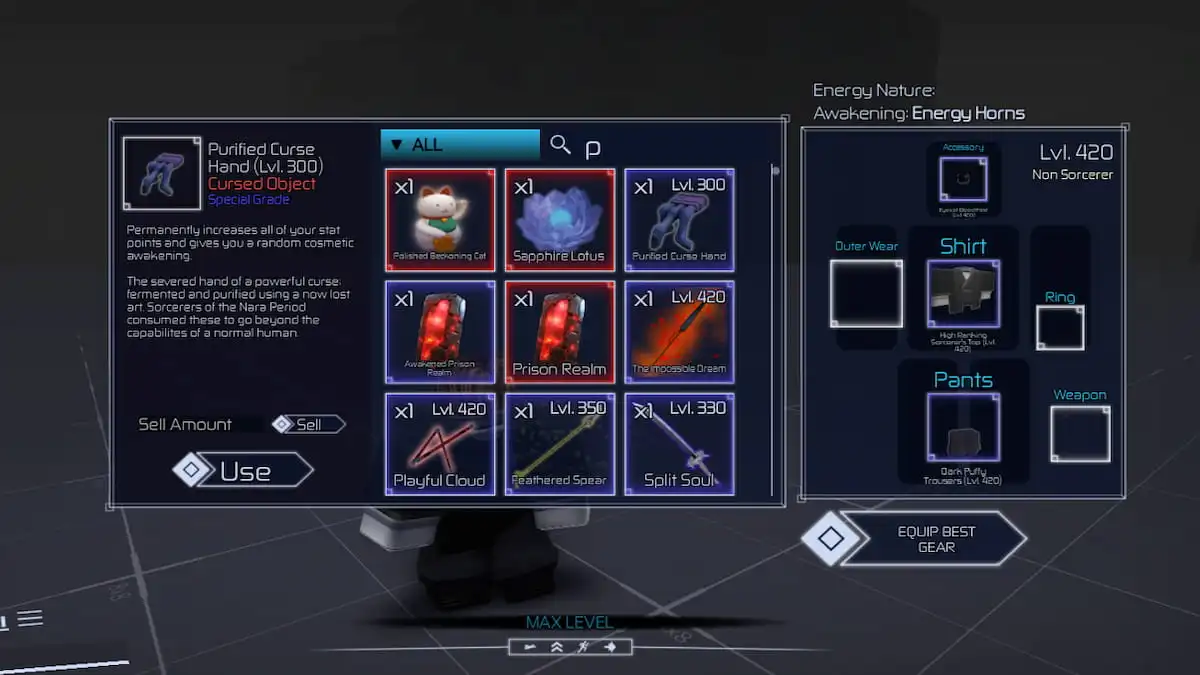Viewport: 1200px width, 675px height.
Task: Select the empty Ring slot
Action: click(1060, 328)
